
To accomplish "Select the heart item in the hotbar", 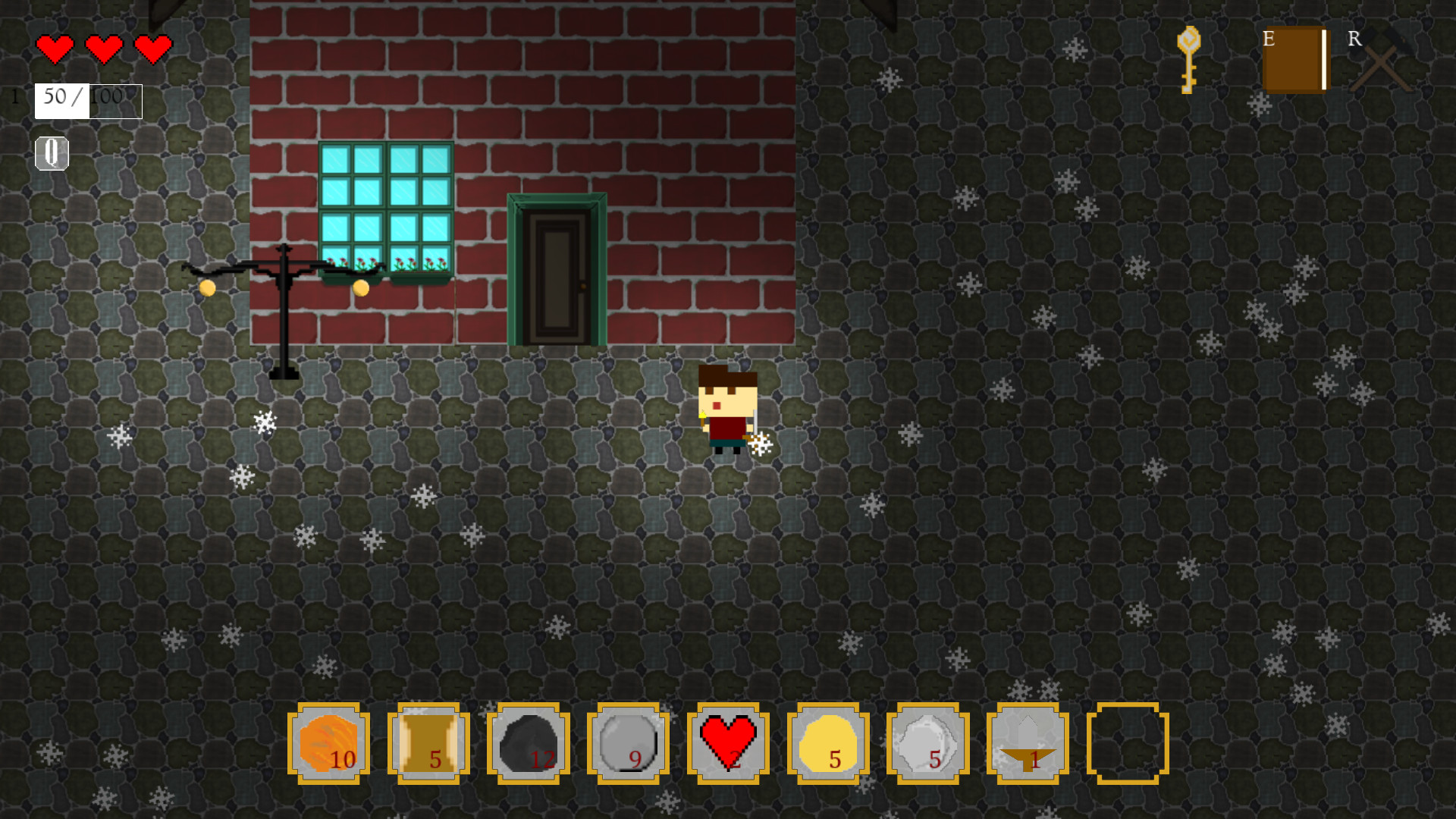I will 728,743.
